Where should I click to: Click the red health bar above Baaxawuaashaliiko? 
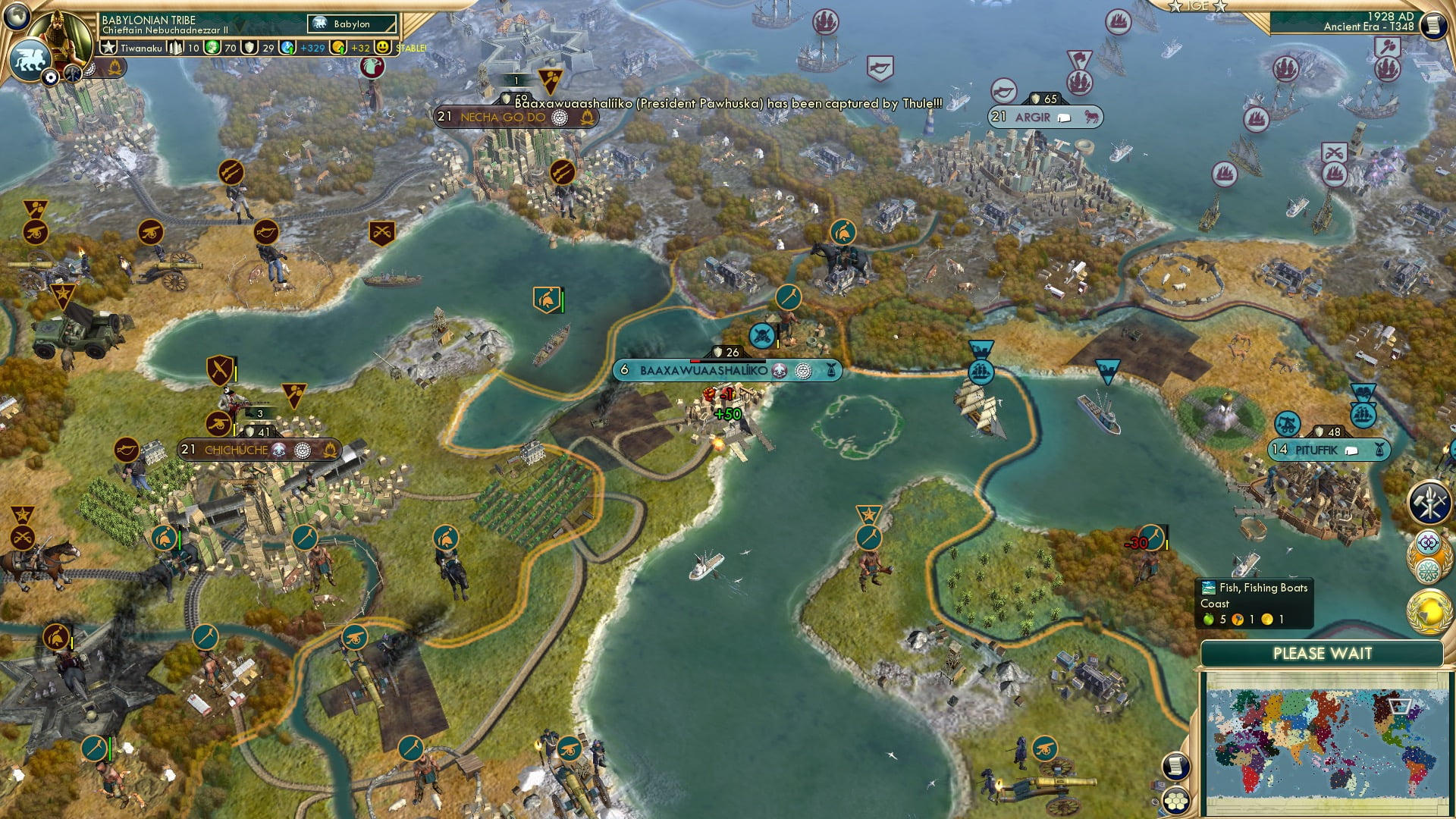click(x=698, y=362)
